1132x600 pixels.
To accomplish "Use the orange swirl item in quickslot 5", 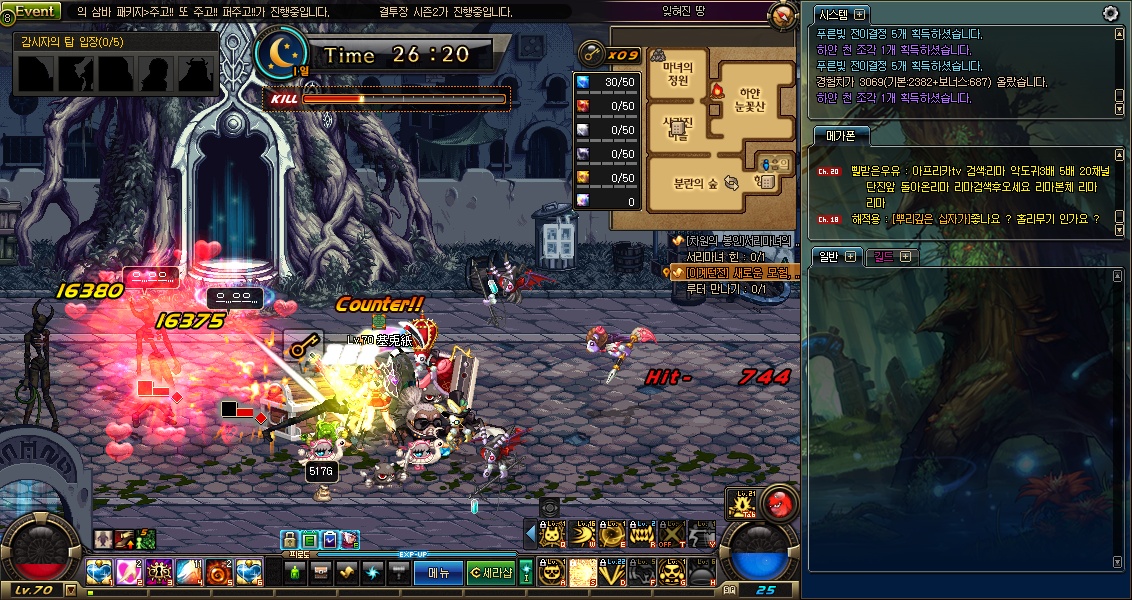I will click(219, 573).
